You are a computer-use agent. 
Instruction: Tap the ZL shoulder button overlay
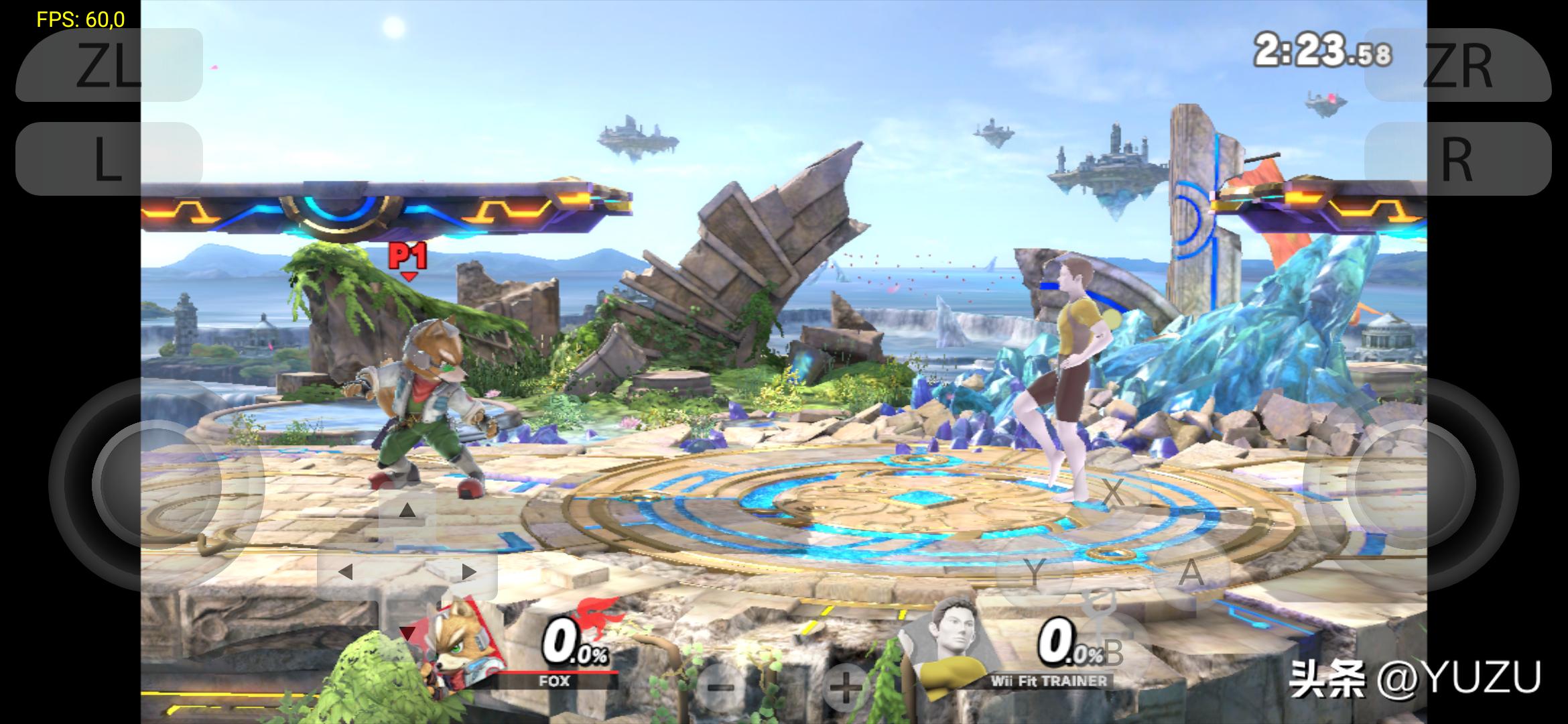click(109, 65)
